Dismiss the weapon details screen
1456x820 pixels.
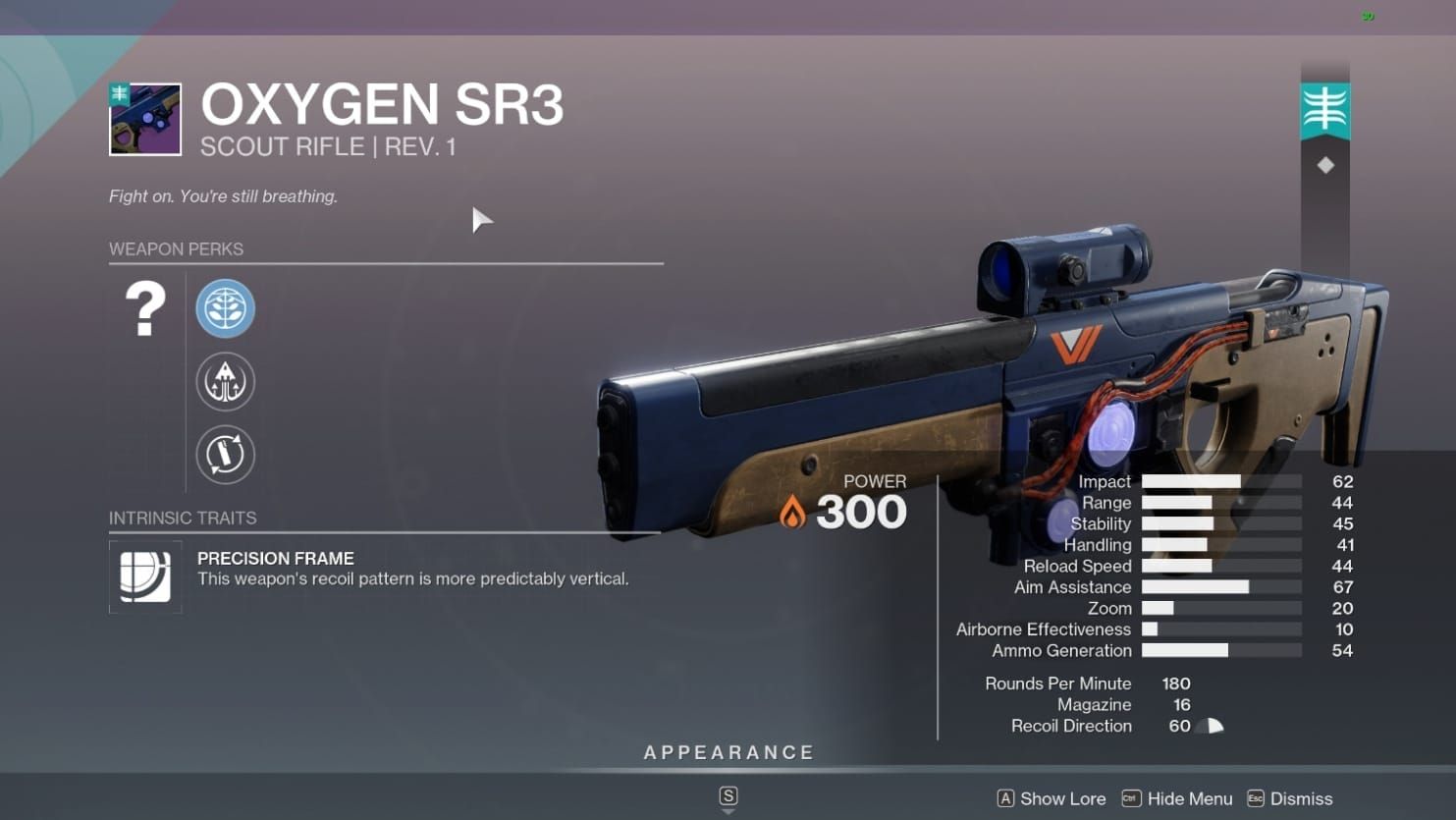(1290, 798)
